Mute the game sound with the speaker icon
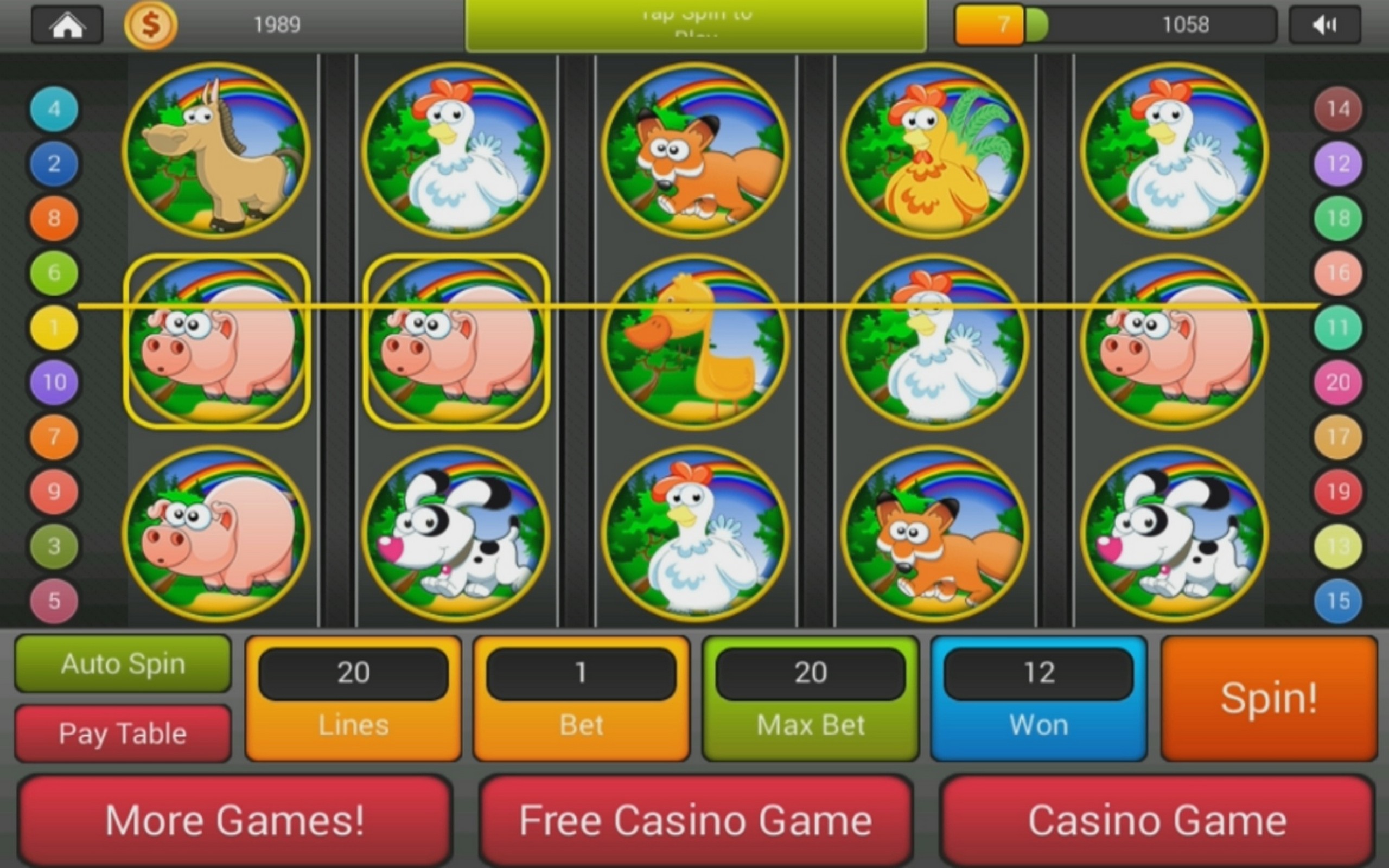Screen dimensions: 1389x868 pos(1325,24)
